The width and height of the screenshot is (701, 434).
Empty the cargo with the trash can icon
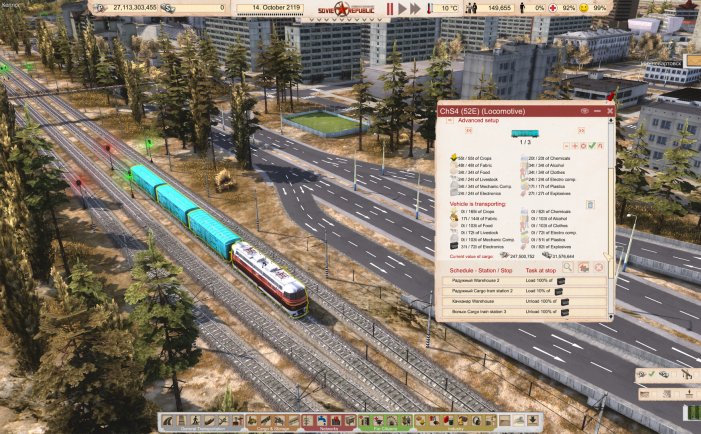(x=590, y=204)
